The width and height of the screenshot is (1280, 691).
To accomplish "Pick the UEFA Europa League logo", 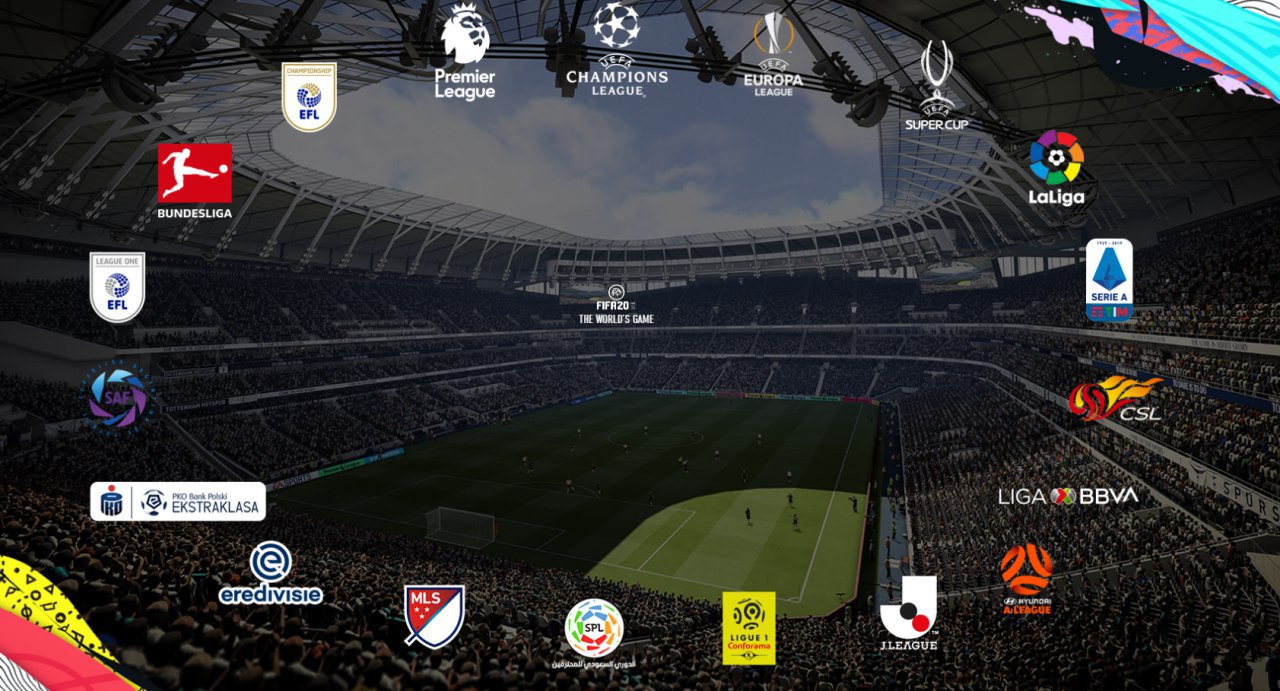I will coord(773,55).
